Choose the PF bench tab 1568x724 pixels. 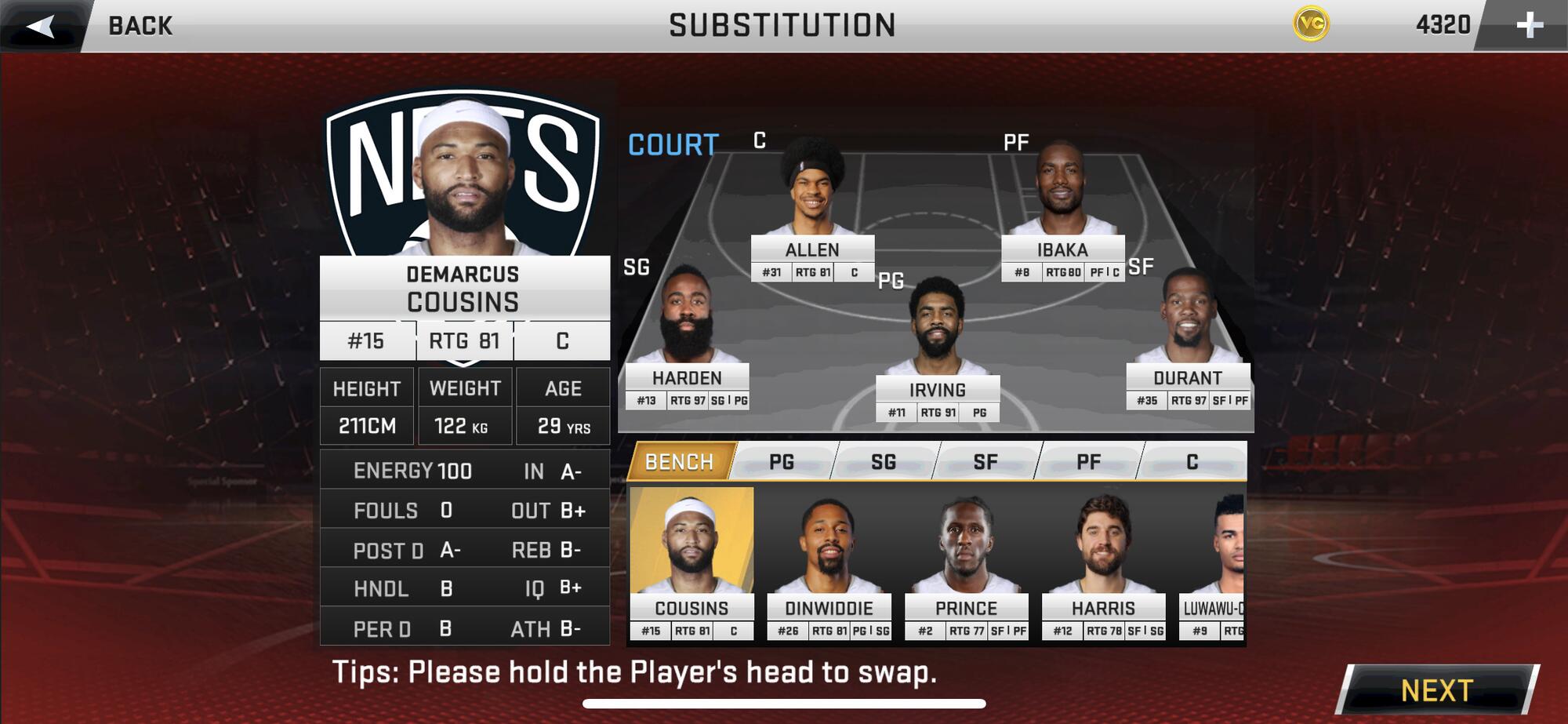coord(1088,461)
